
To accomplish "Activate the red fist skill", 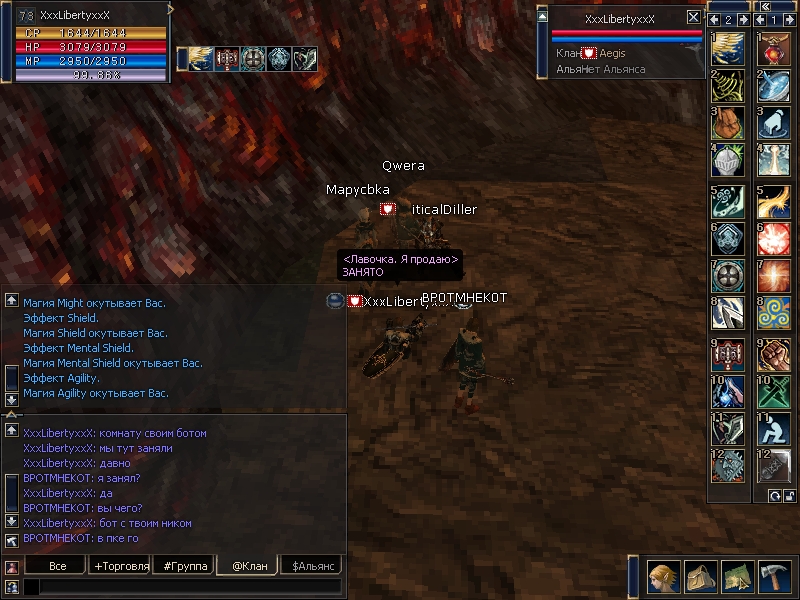I will (773, 353).
